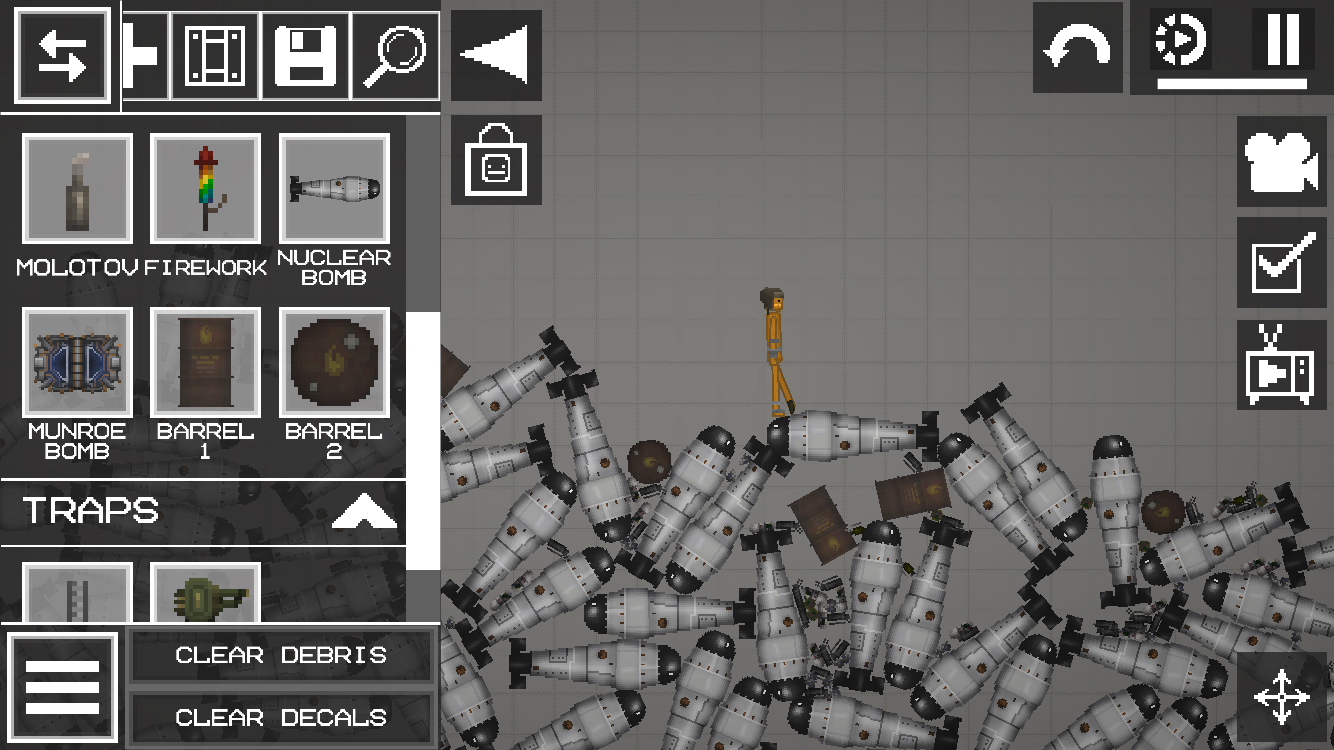Image resolution: width=1334 pixels, height=750 pixels.
Task: Pause the simulation
Action: click(x=1283, y=40)
